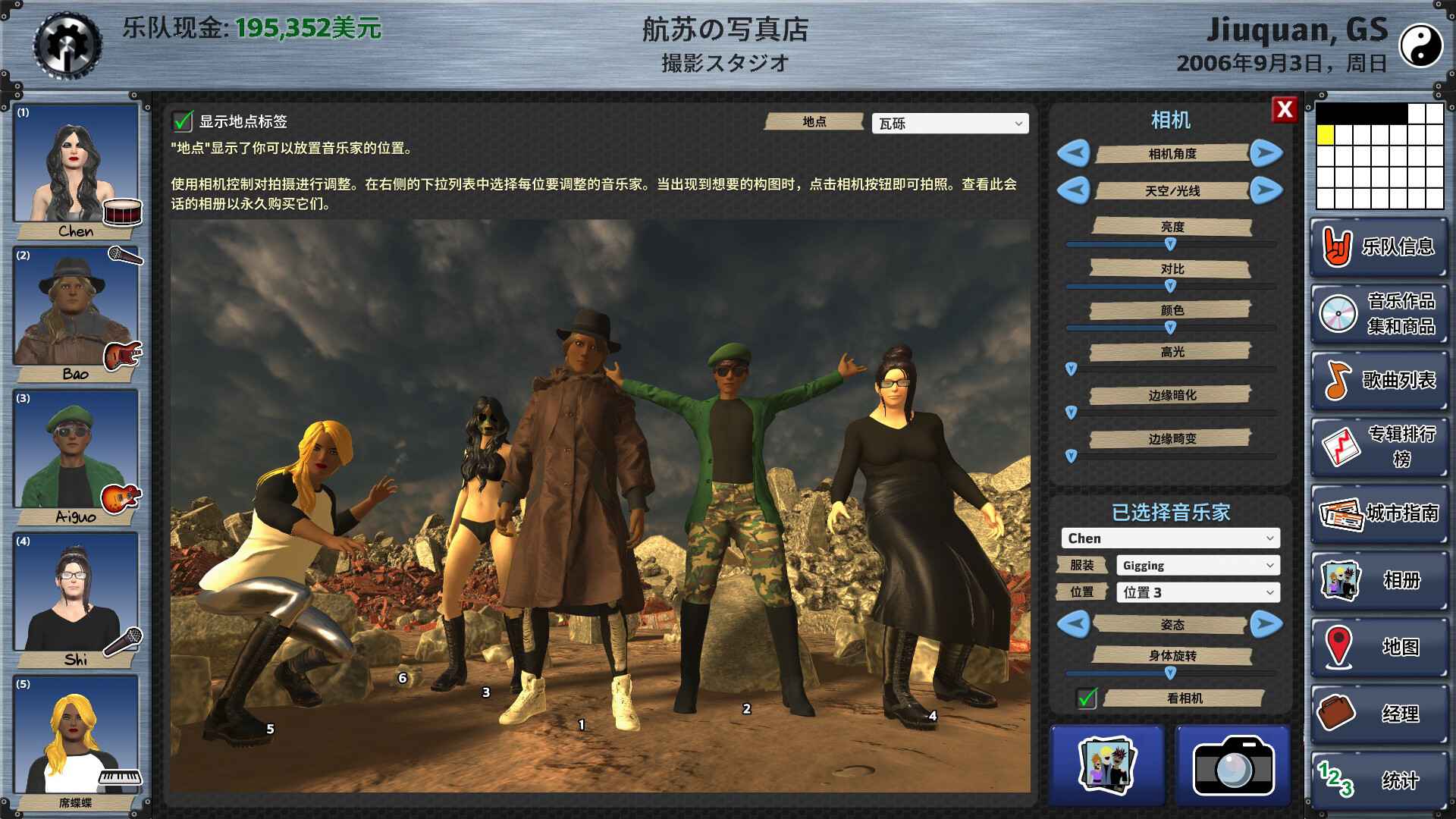Open the 城市指南
The height and width of the screenshot is (819, 1456).
coord(1379,516)
